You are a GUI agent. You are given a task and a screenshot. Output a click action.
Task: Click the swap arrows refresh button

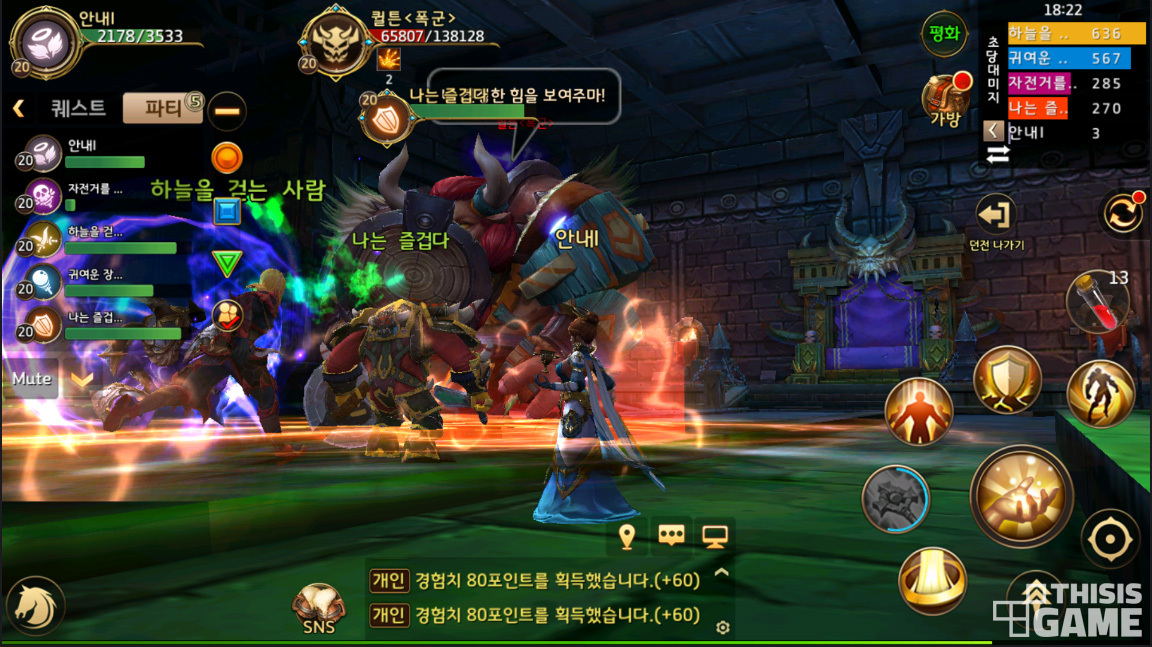pos(1122,214)
